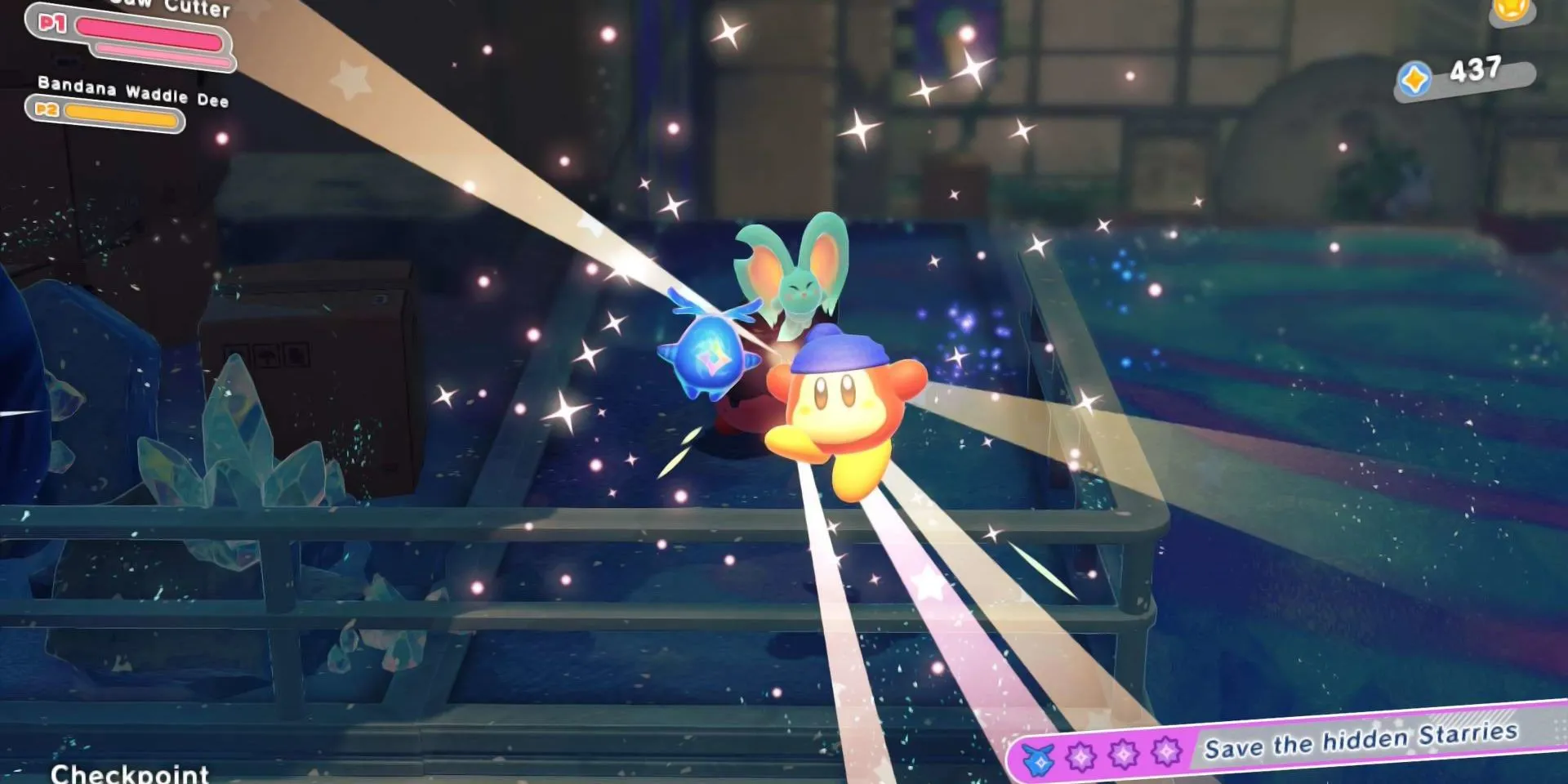The height and width of the screenshot is (784, 1568).
Task: Select the yellow P2 player badge
Action: pos(46,109)
